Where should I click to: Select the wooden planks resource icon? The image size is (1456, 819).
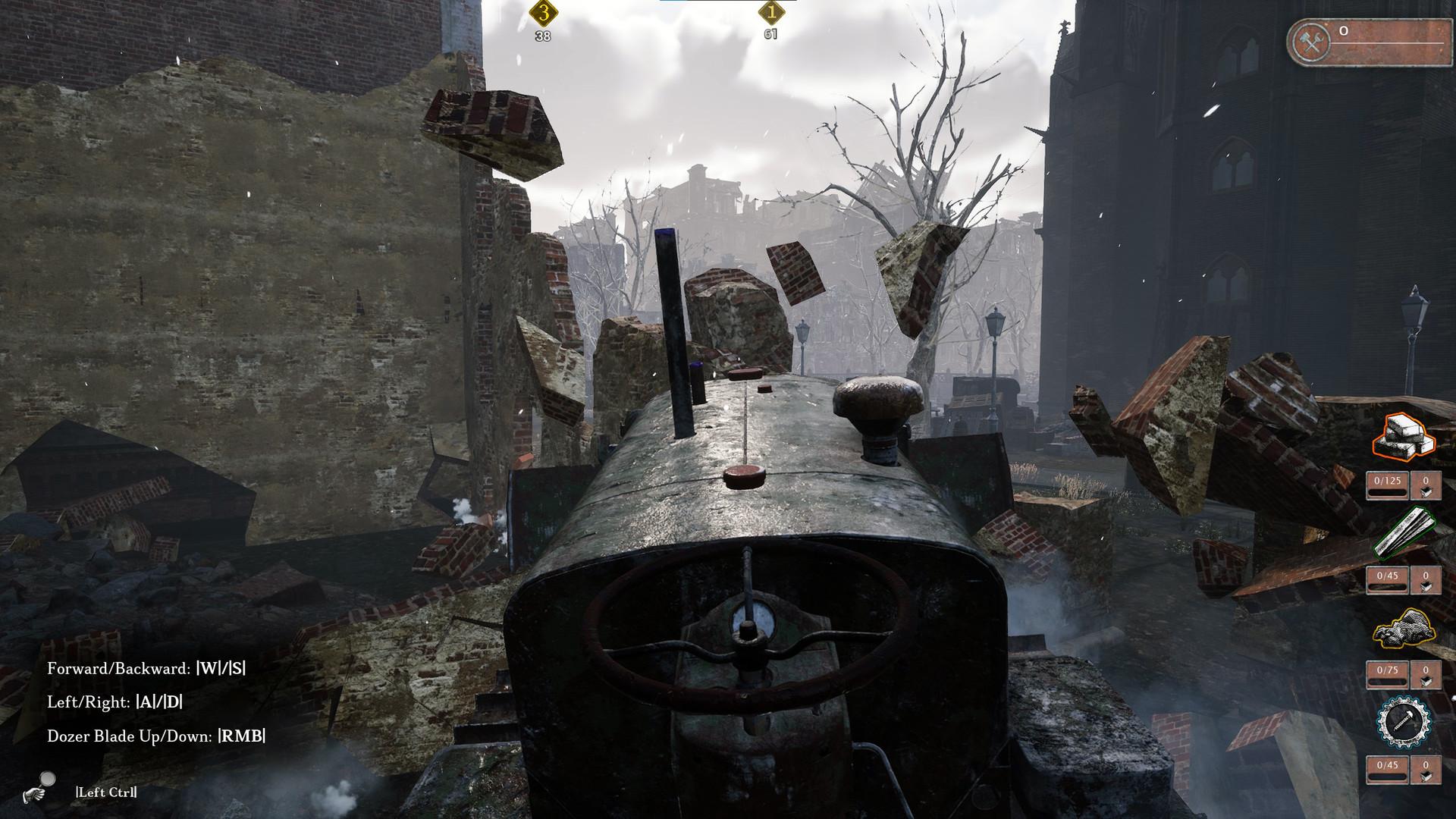(1404, 532)
